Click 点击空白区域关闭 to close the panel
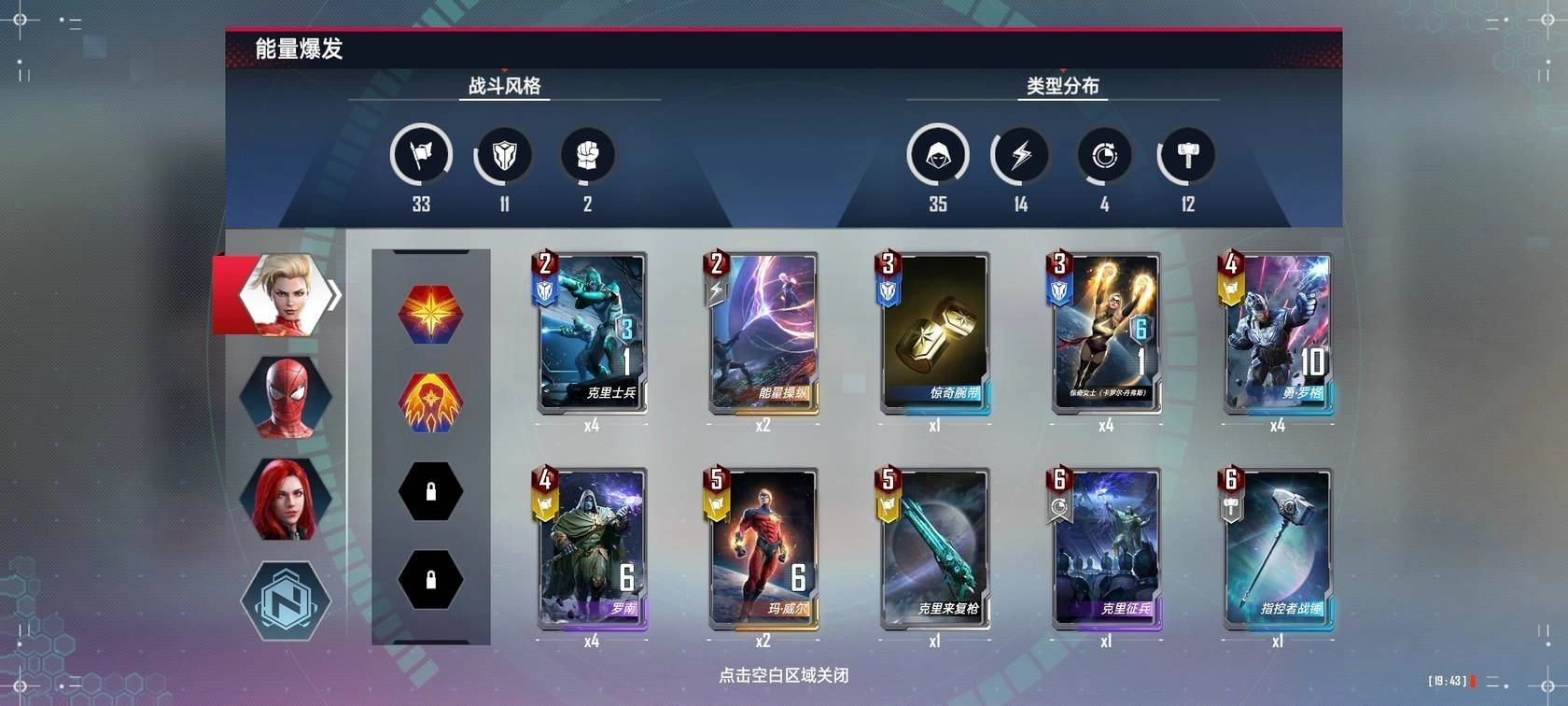 [x=784, y=676]
